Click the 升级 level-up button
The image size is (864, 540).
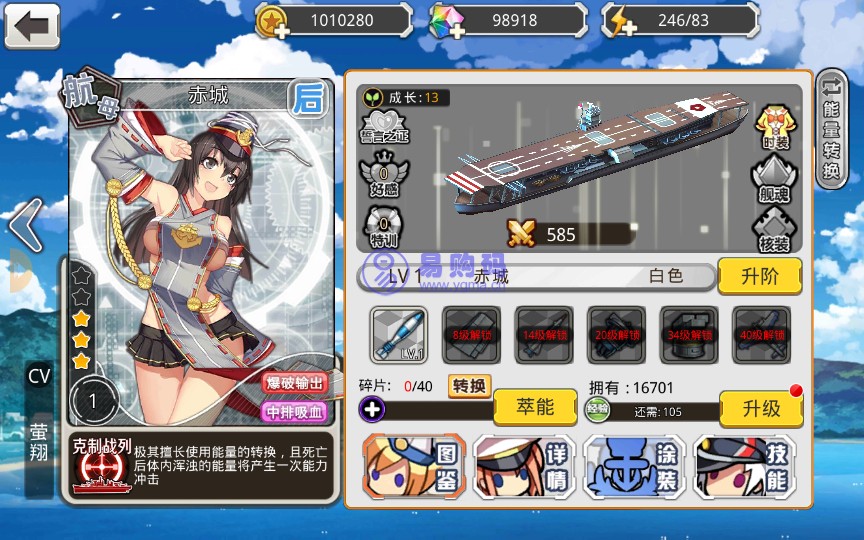(762, 407)
